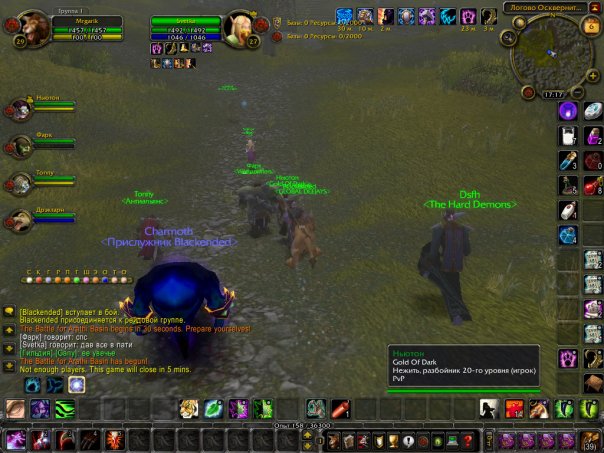Use the white milk jug item

point(567,138)
